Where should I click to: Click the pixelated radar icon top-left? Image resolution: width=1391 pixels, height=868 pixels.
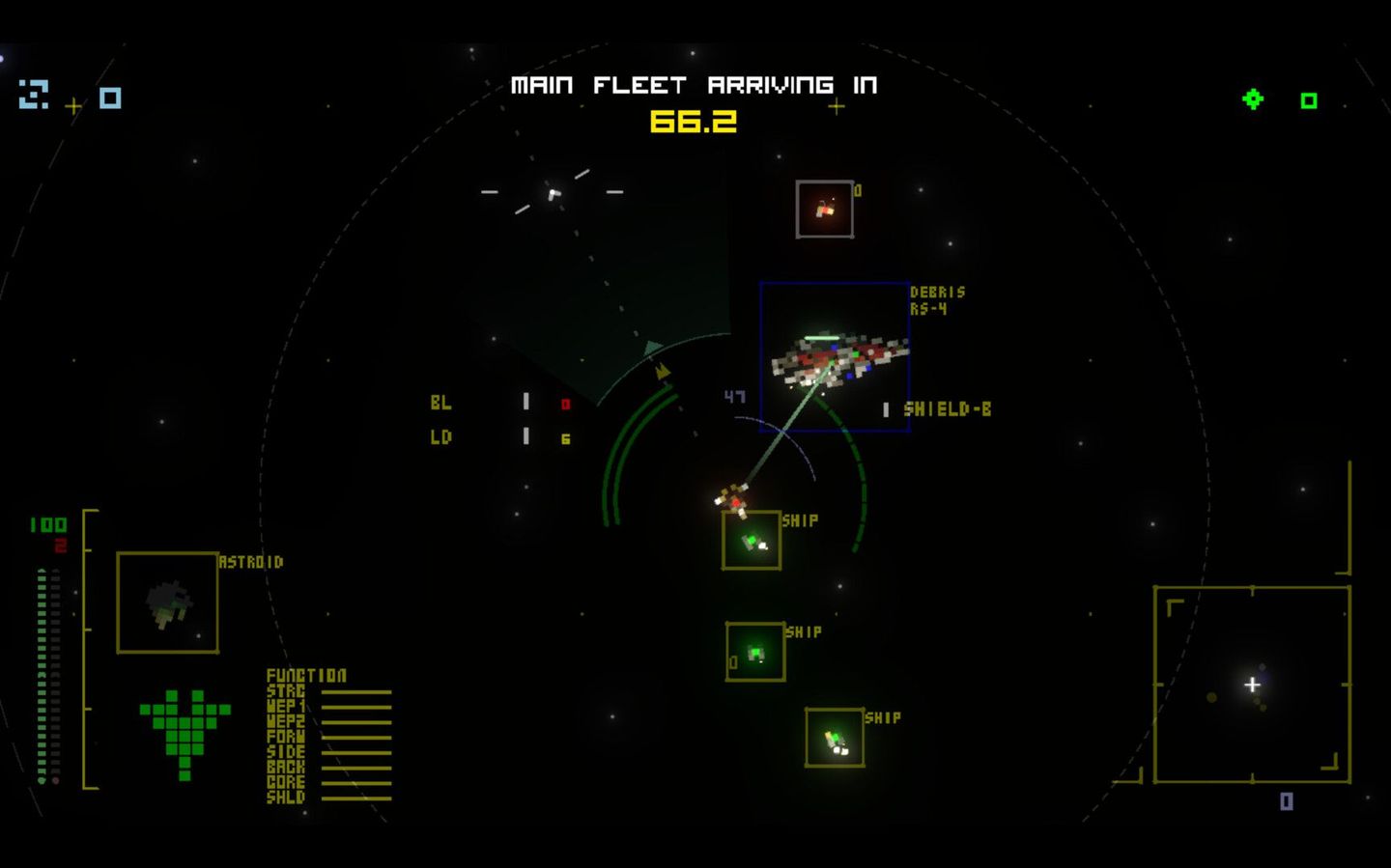(x=34, y=96)
